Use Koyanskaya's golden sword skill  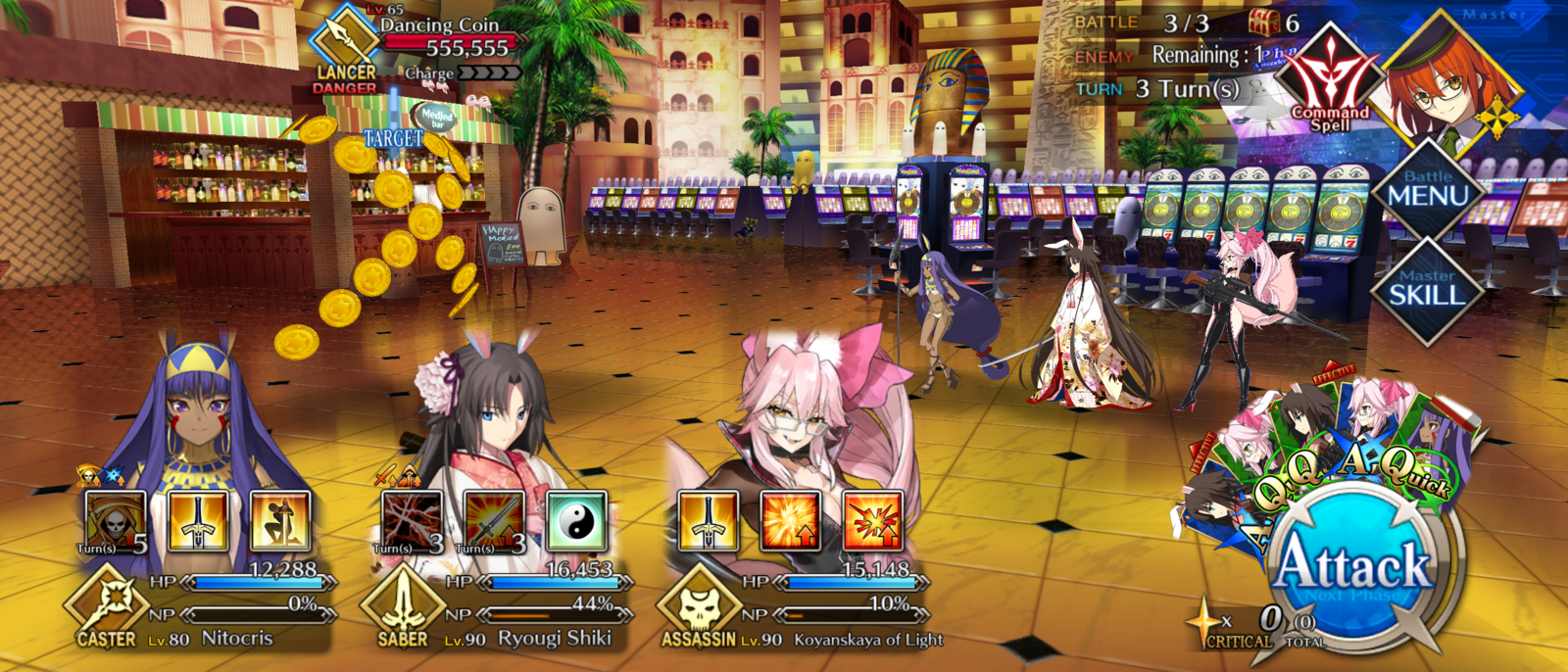(709, 522)
